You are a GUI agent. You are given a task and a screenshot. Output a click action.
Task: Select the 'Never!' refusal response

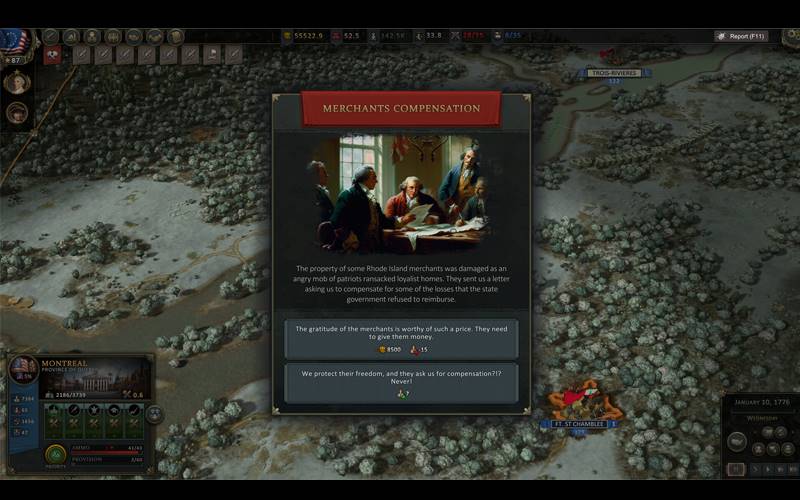click(x=401, y=383)
